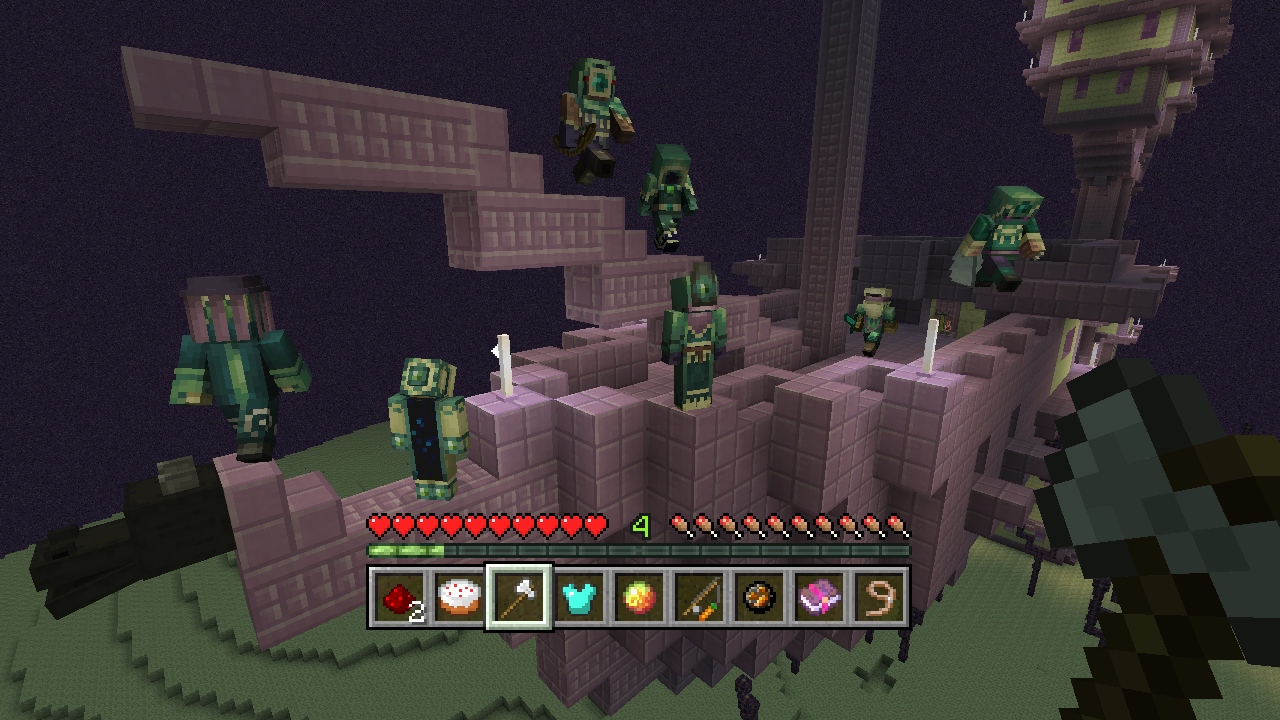Click the leftmost red health heart
1280x720 pixels.
pyautogui.click(x=379, y=523)
